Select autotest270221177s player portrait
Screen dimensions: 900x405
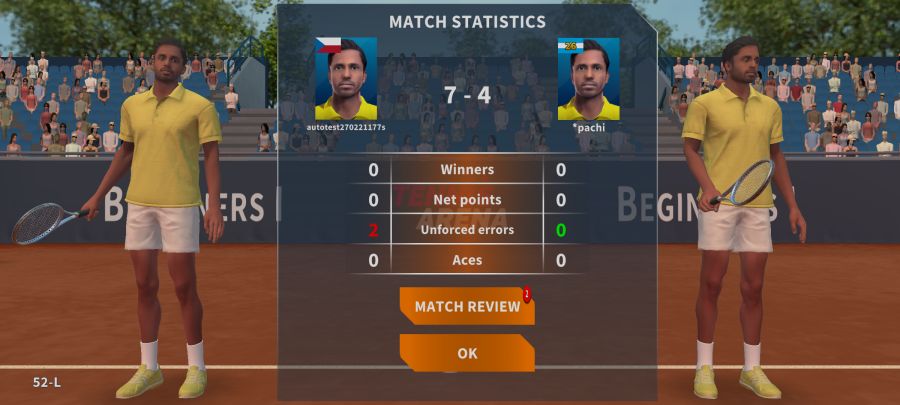tap(346, 79)
